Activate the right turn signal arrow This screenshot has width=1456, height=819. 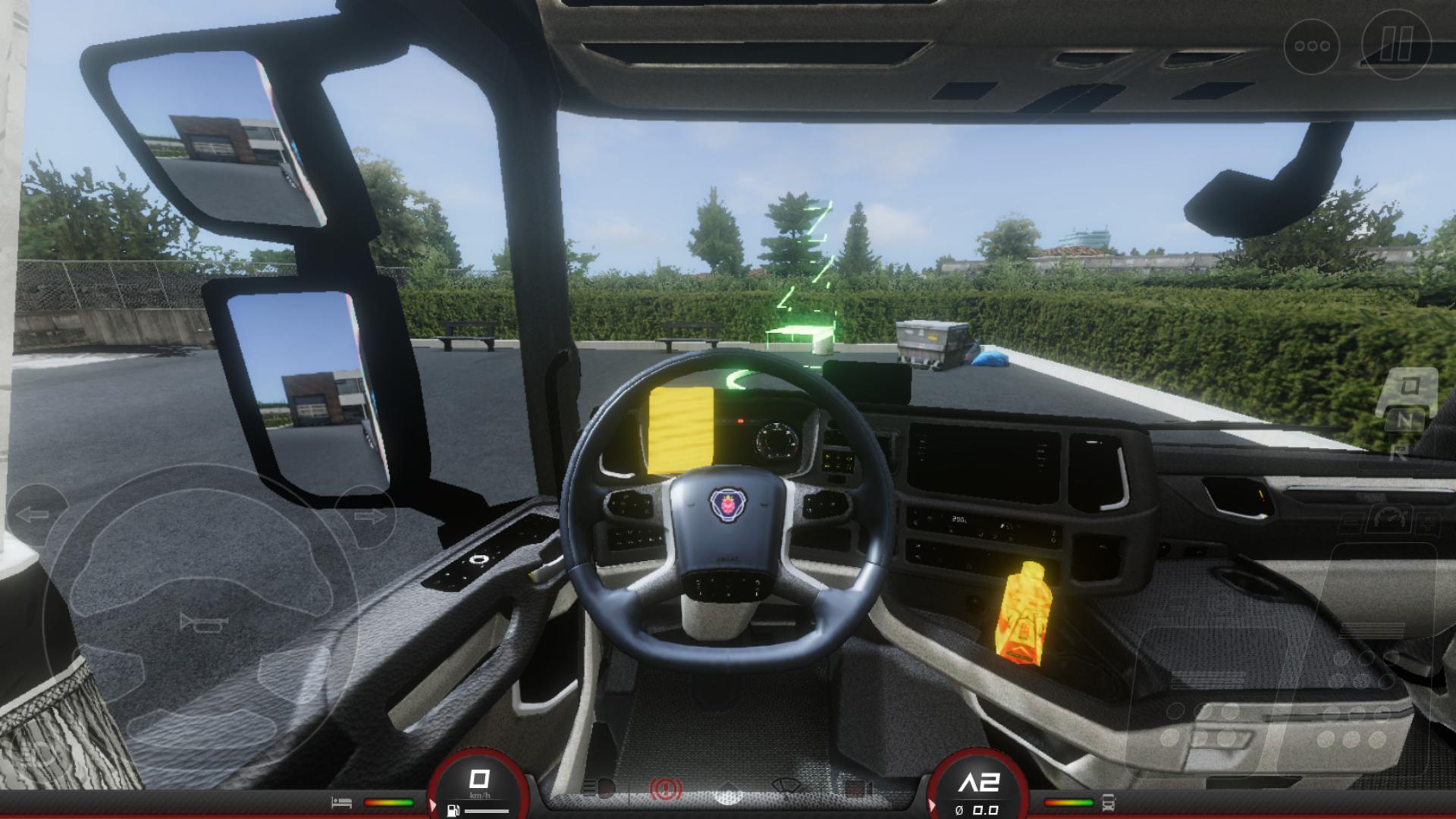coord(369,517)
